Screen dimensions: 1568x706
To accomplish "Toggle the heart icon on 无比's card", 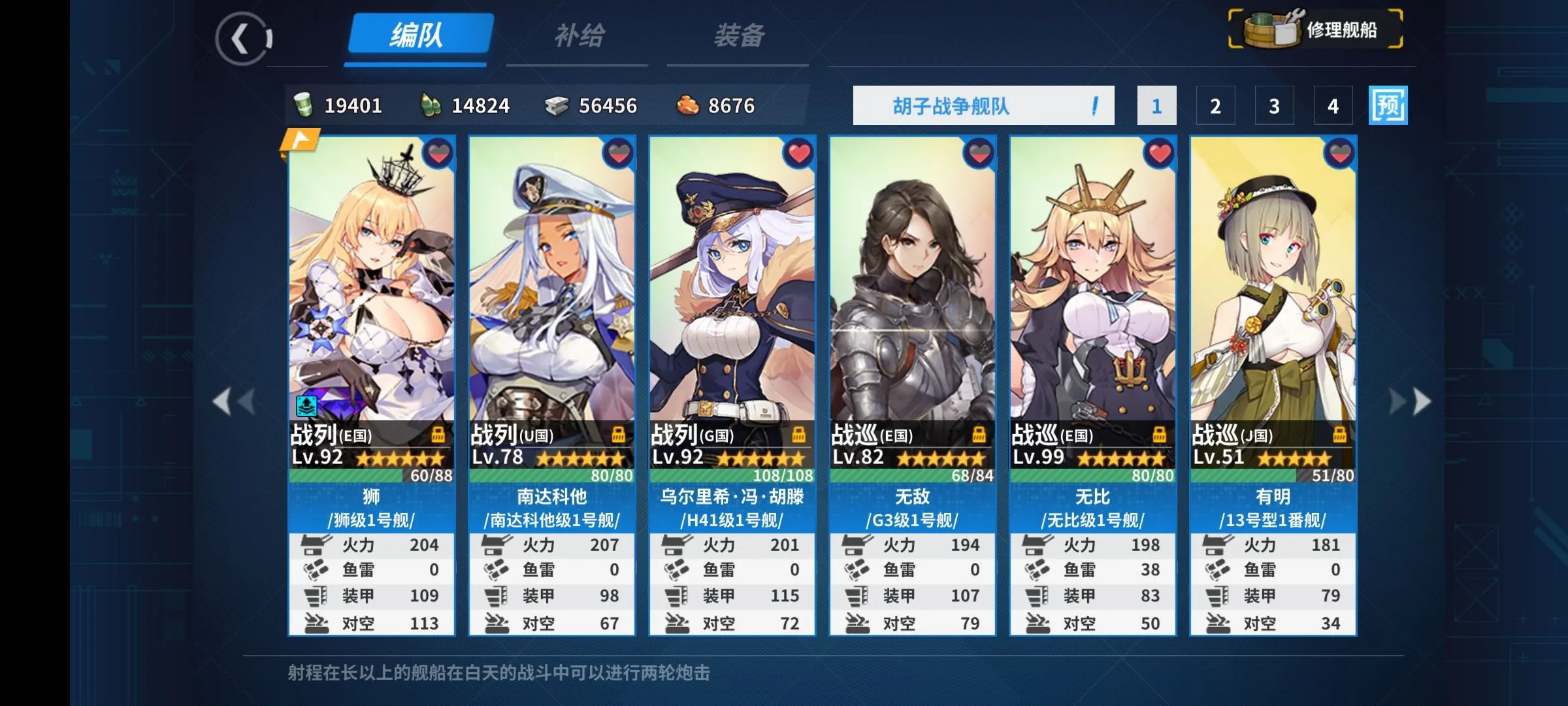I will (x=1160, y=154).
